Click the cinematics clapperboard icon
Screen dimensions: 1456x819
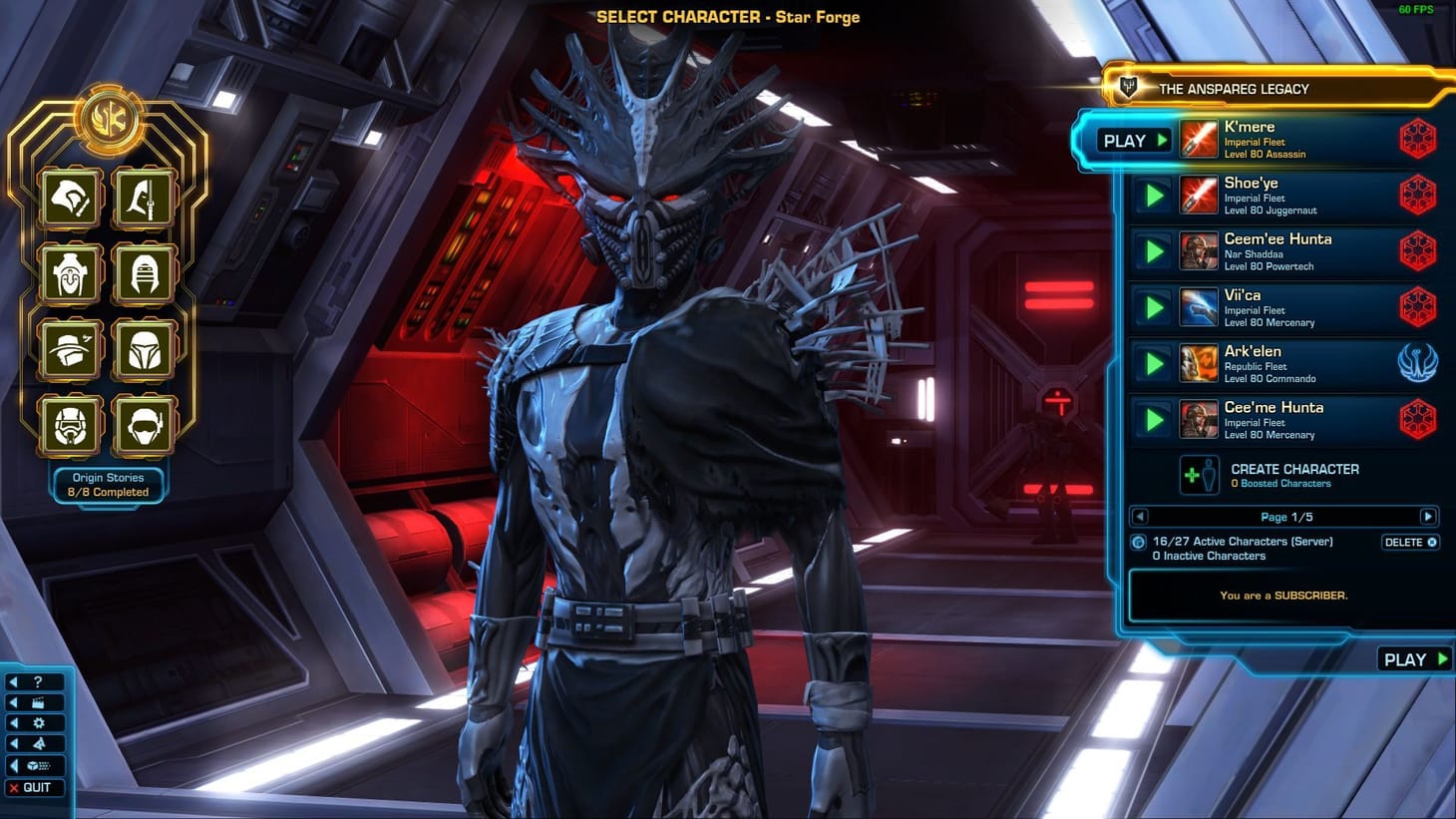[x=38, y=702]
